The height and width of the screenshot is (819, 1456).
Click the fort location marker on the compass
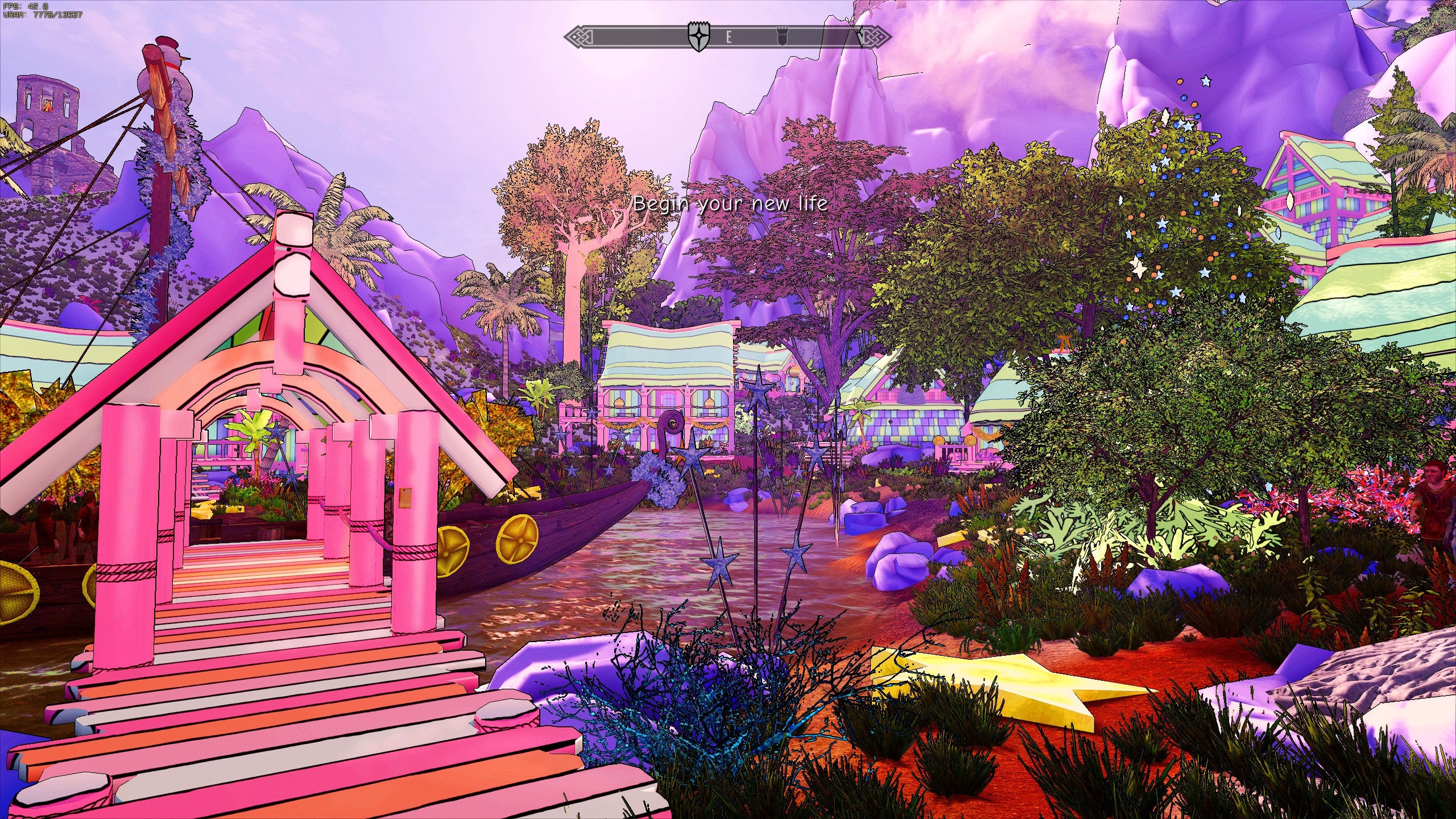783,37
